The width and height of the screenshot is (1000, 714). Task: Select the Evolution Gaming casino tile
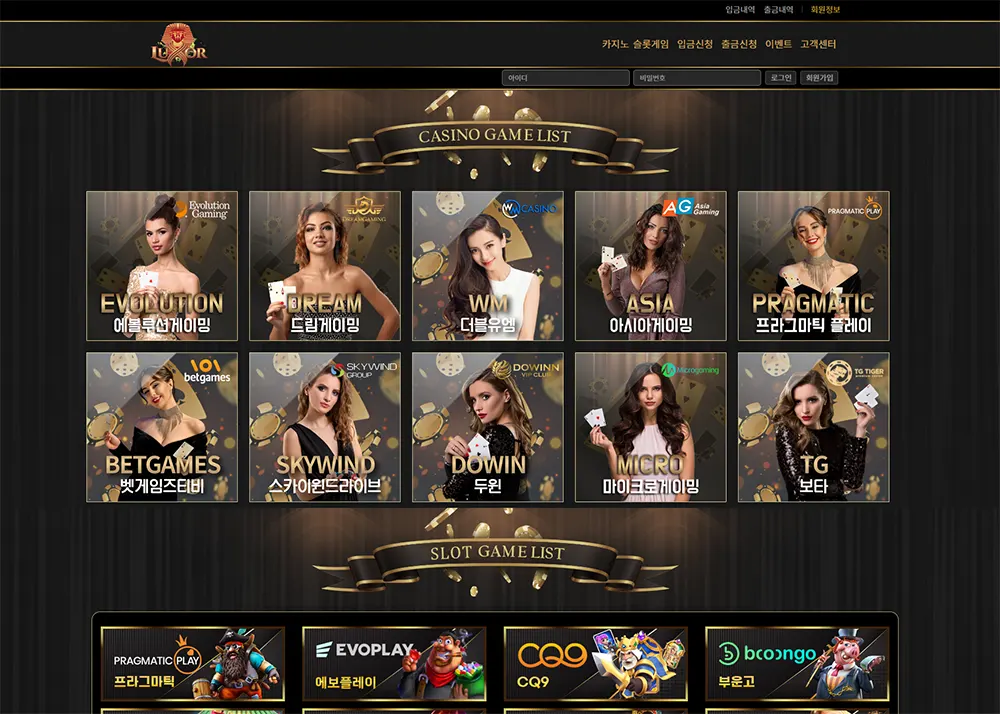coord(162,266)
